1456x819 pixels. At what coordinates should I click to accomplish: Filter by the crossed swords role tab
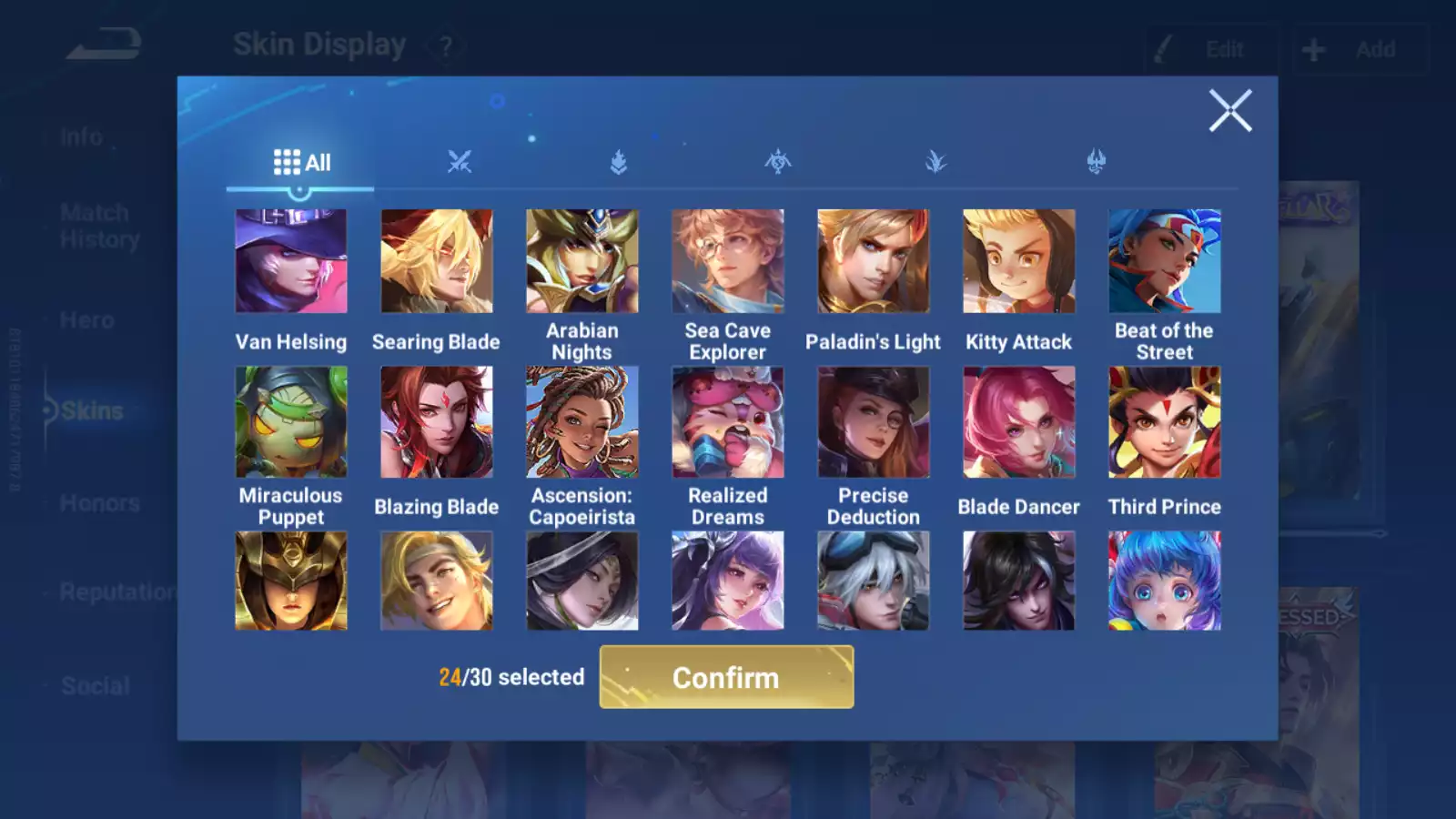(x=460, y=163)
